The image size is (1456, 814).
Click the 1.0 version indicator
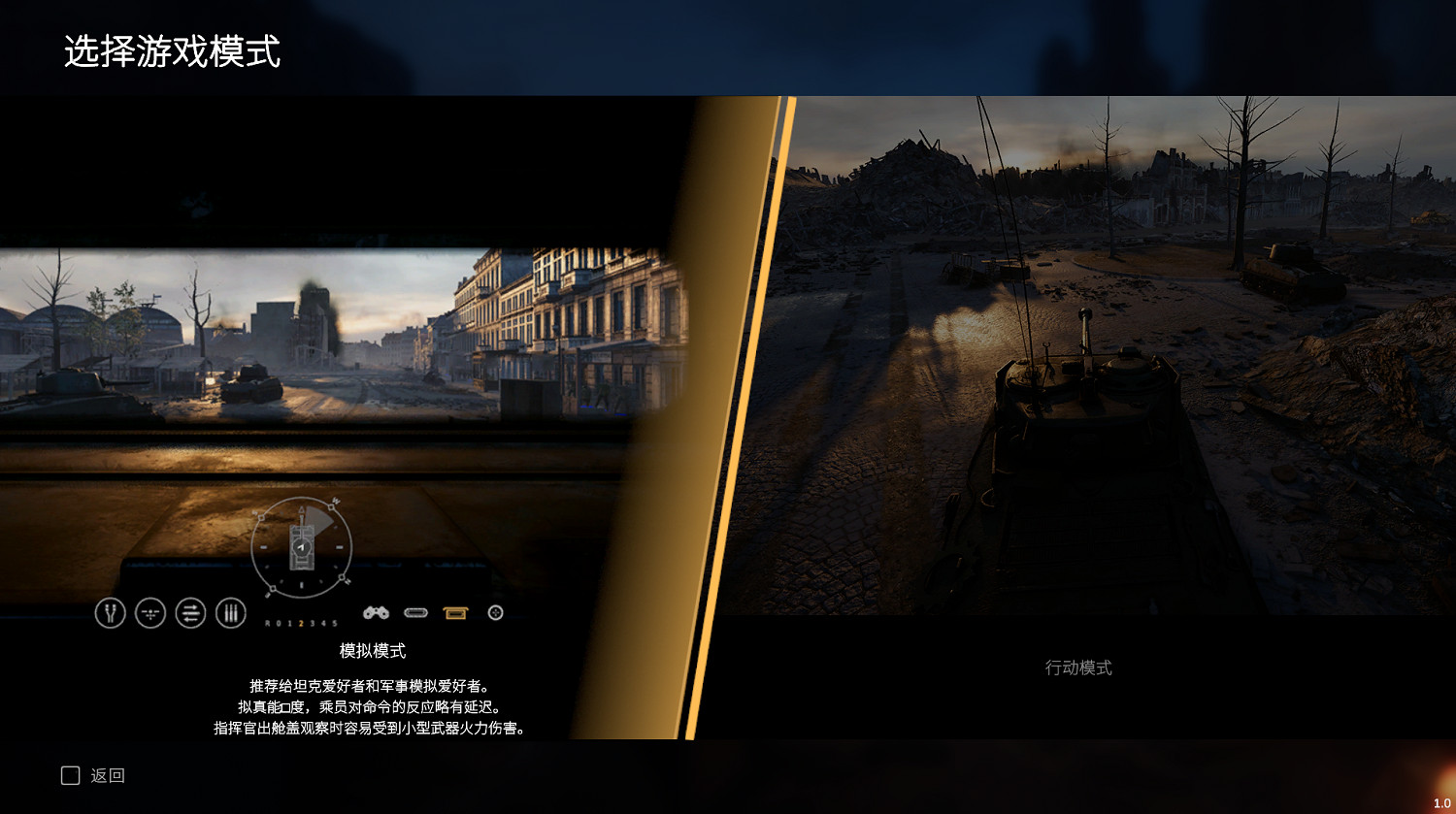pyautogui.click(x=1440, y=803)
